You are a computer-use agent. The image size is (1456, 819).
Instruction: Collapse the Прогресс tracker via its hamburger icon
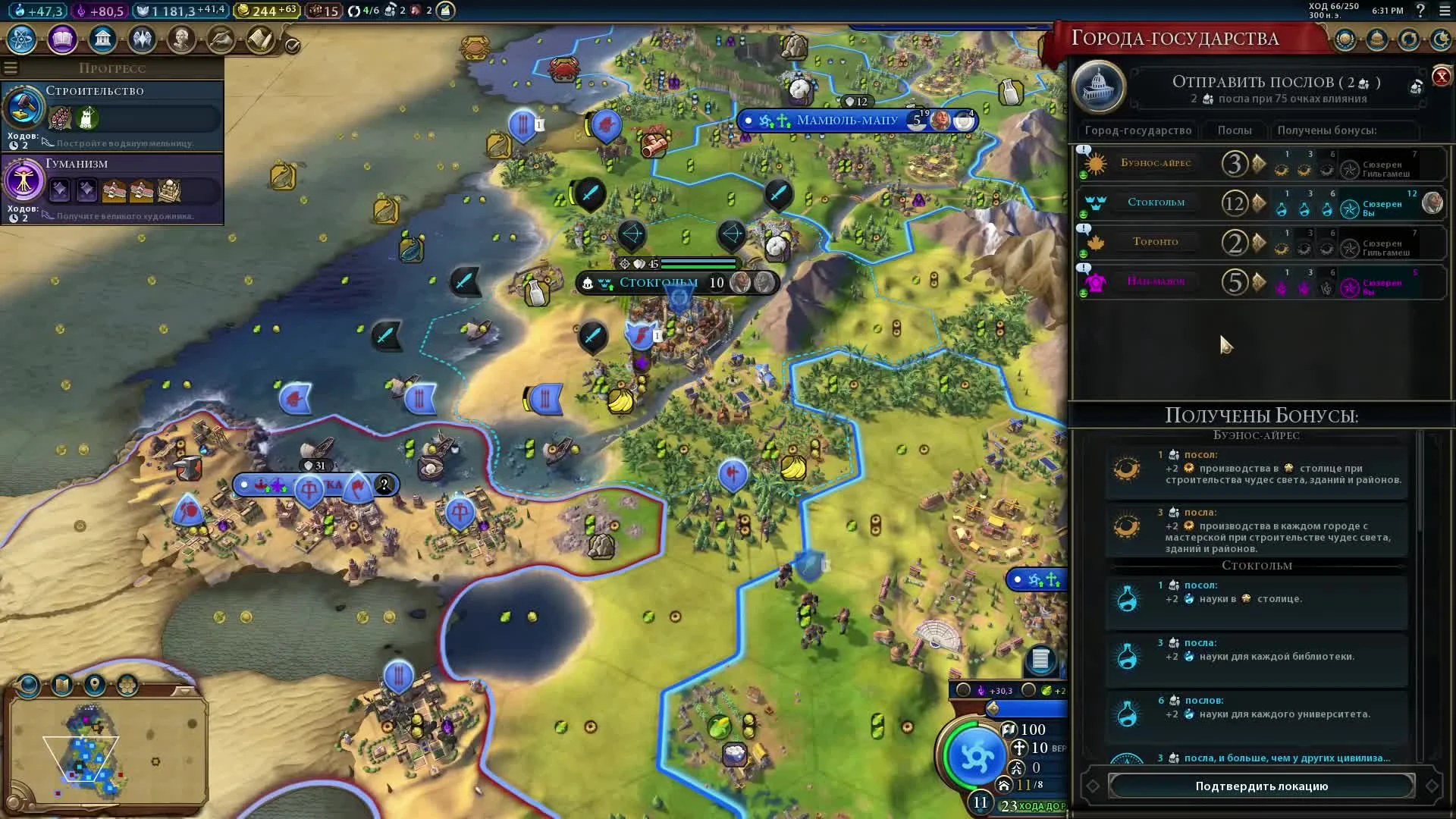coord(10,67)
